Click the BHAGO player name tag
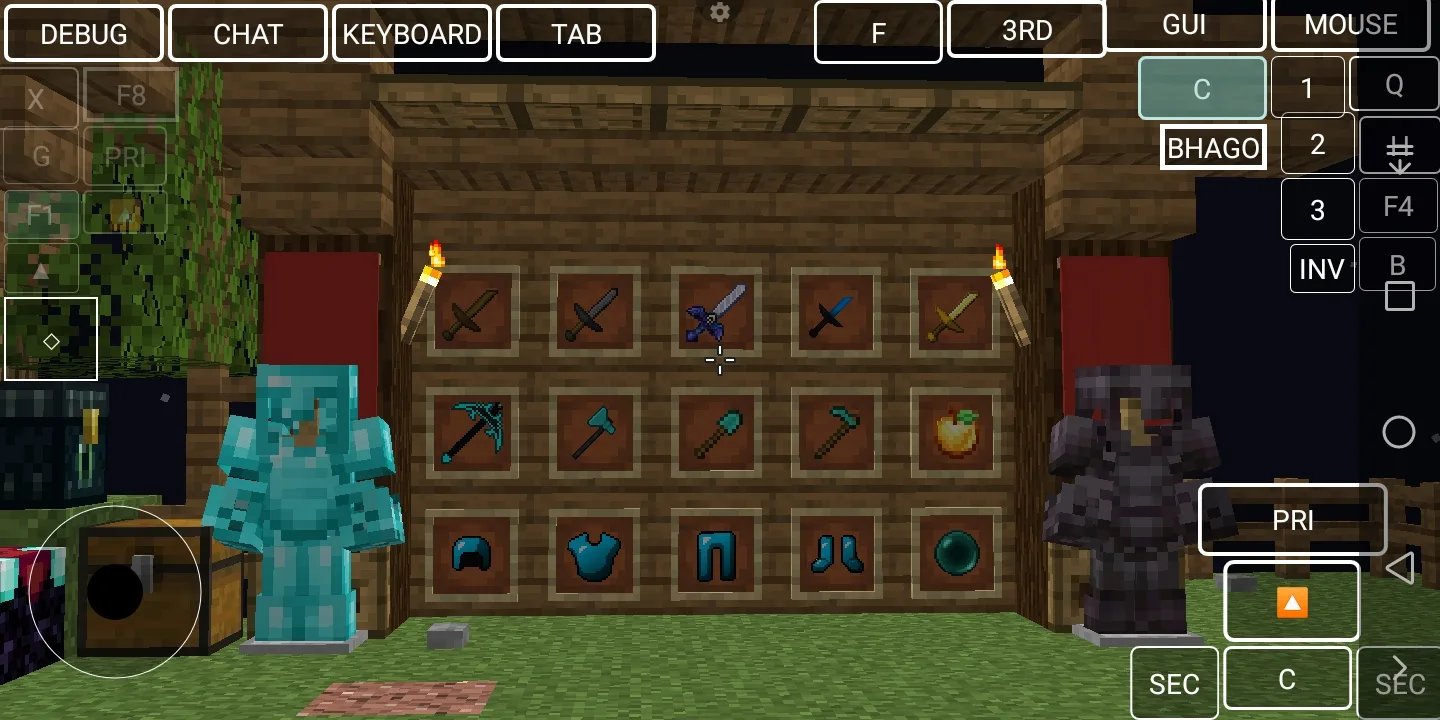The image size is (1440, 720). coord(1213,147)
